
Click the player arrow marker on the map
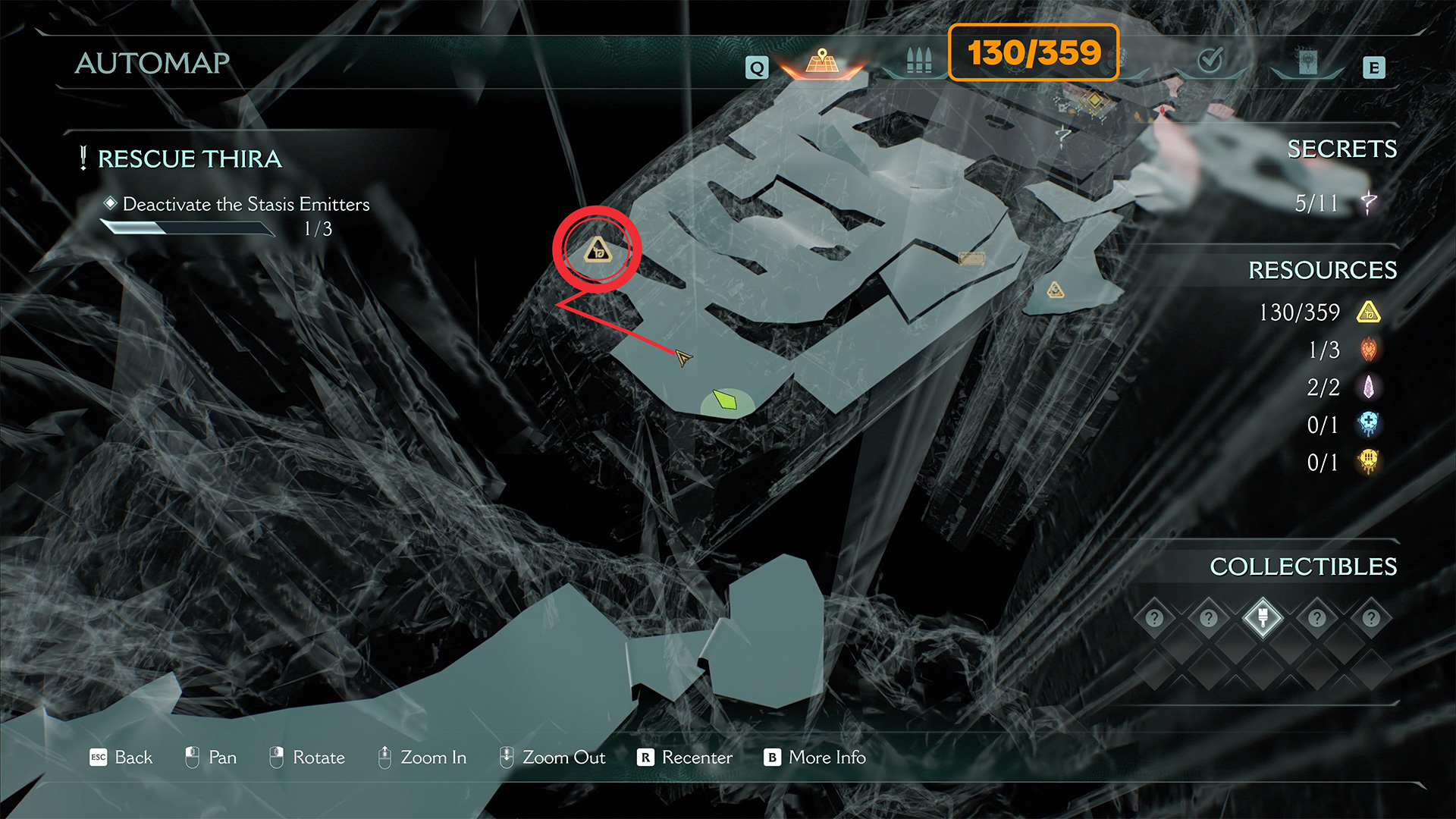click(683, 357)
